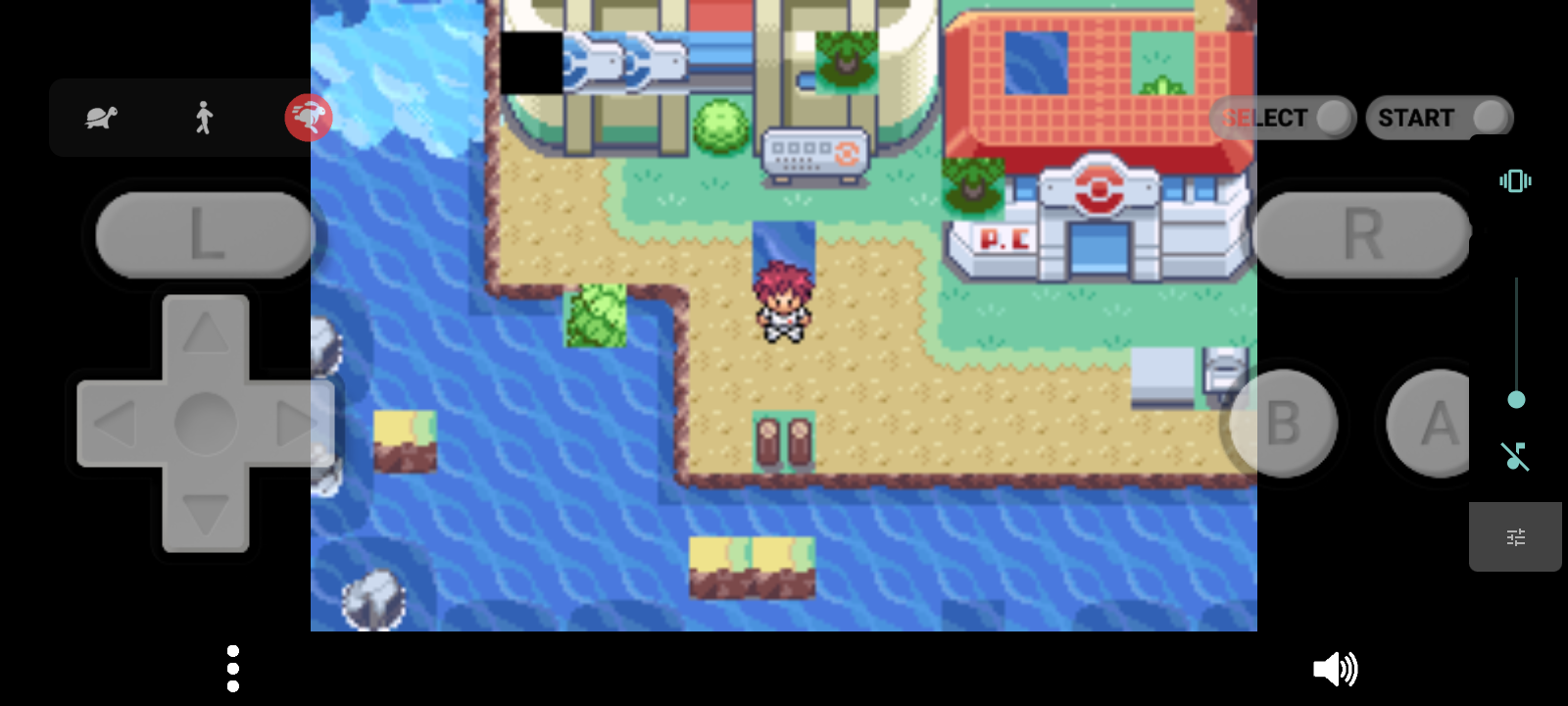Image resolution: width=1568 pixels, height=706 pixels.
Task: Open the controls tuning settings icon
Action: 1515,536
